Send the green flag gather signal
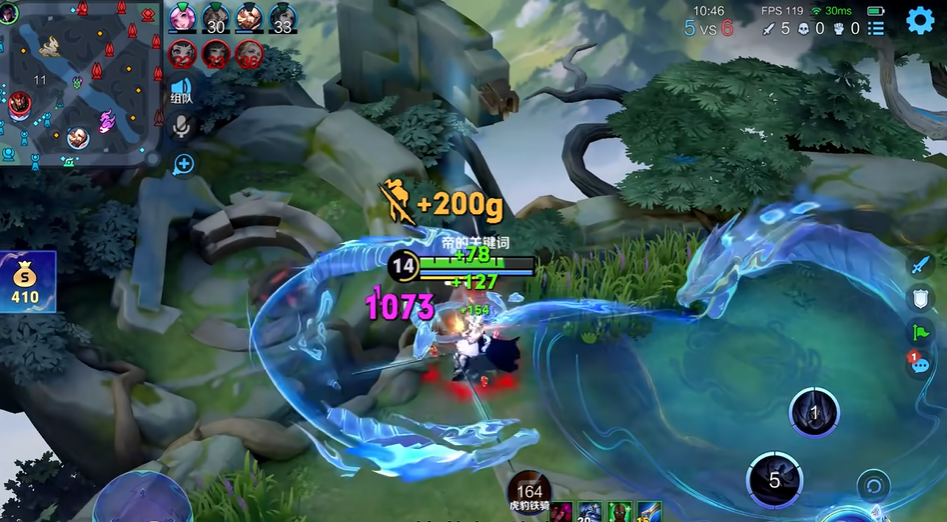 (x=920, y=332)
